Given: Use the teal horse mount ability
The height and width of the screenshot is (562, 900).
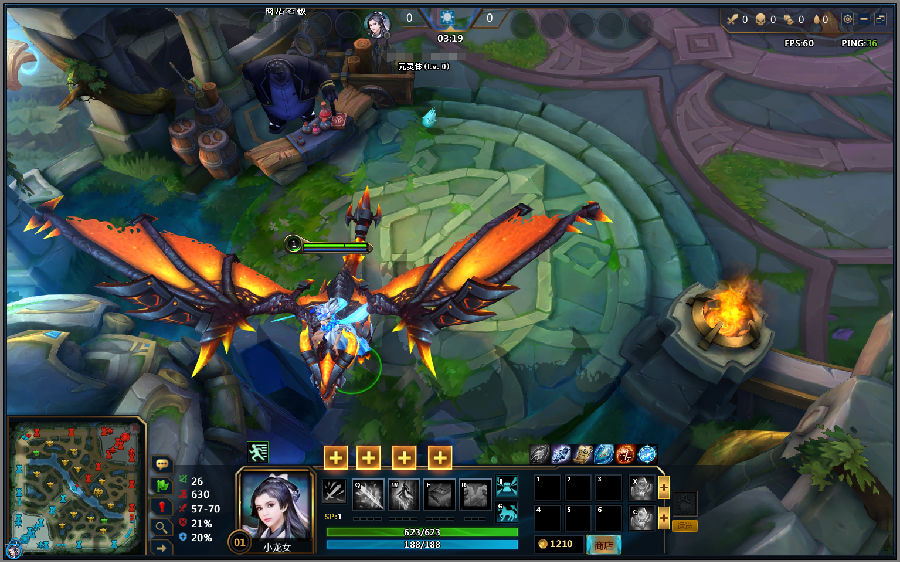Looking at the screenshot, I should [507, 513].
